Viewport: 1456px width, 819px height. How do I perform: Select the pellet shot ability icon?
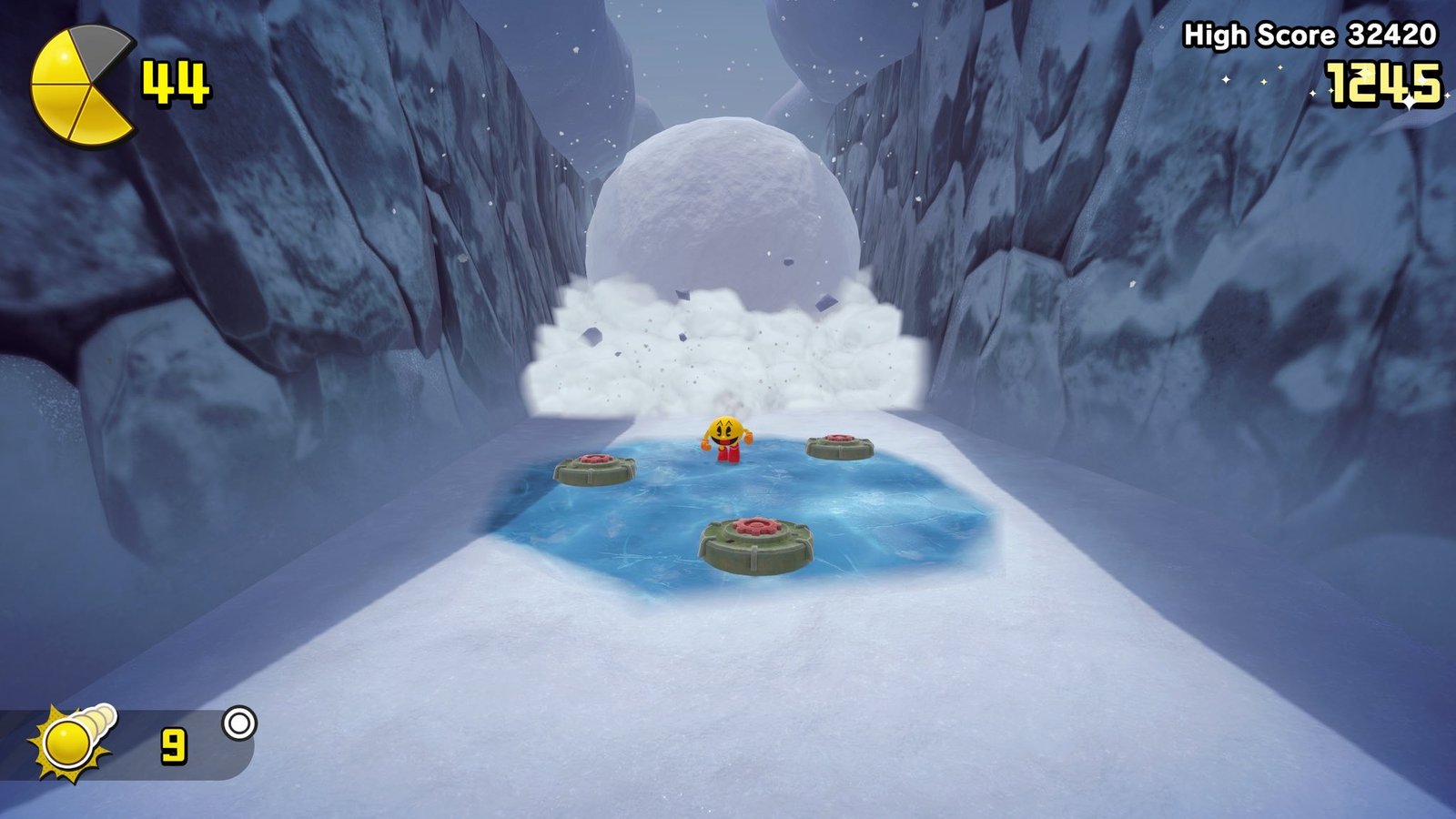pyautogui.click(x=73, y=742)
